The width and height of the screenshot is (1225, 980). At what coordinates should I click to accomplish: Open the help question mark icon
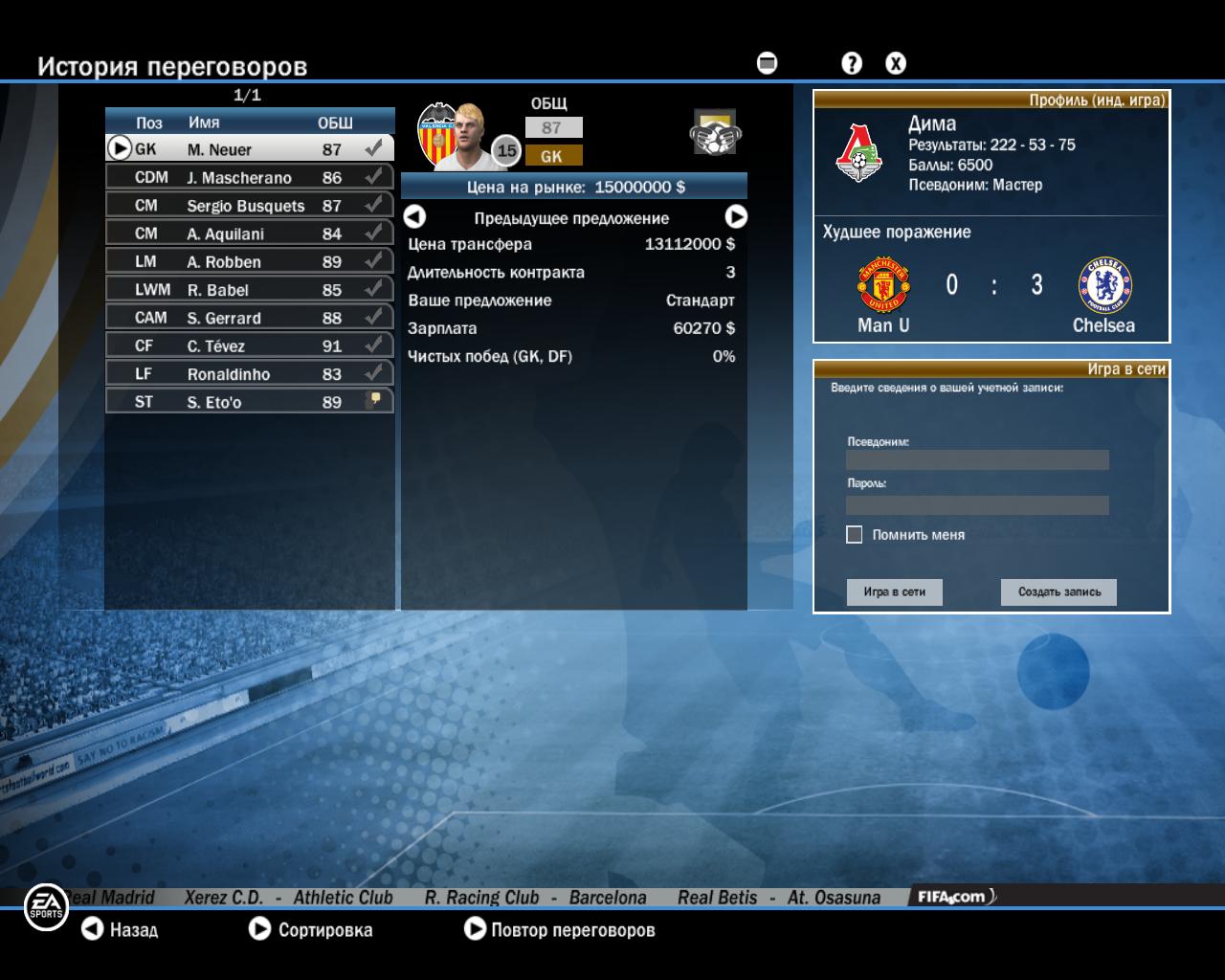coord(851,63)
